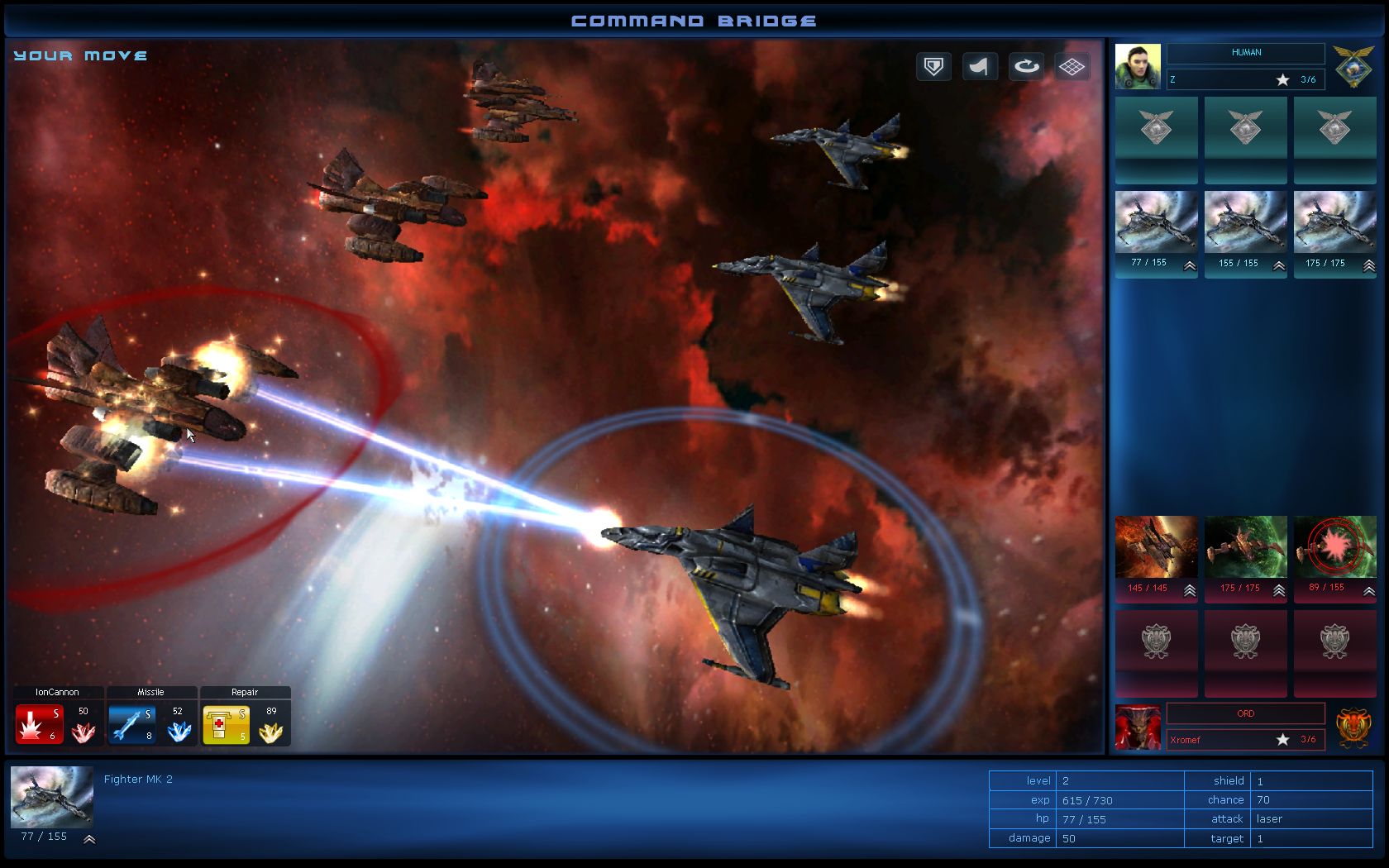Screen dimensions: 1389x868
Task: Launch the Missile ability
Action: point(132,723)
